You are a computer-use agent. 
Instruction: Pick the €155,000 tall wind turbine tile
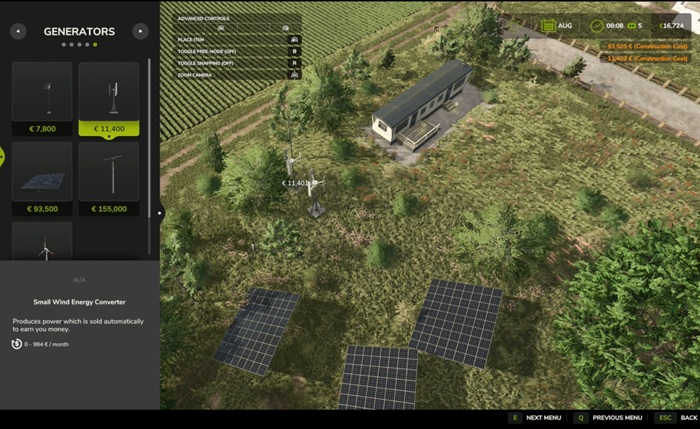[x=109, y=178]
